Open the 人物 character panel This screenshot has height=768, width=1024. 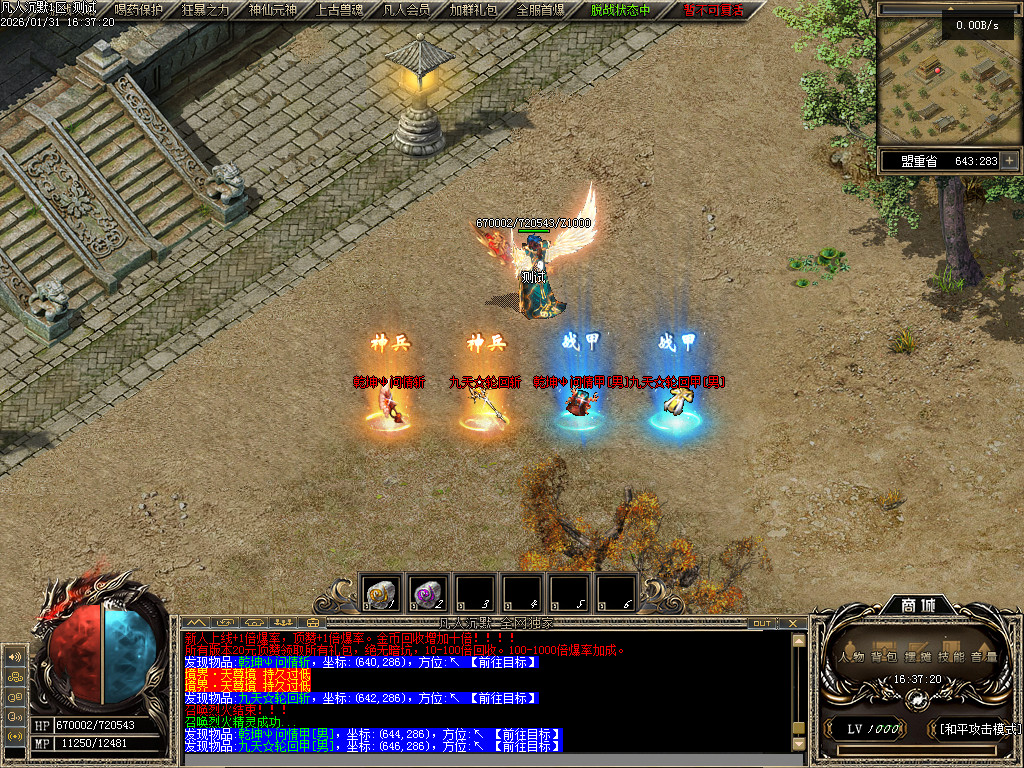[852, 657]
